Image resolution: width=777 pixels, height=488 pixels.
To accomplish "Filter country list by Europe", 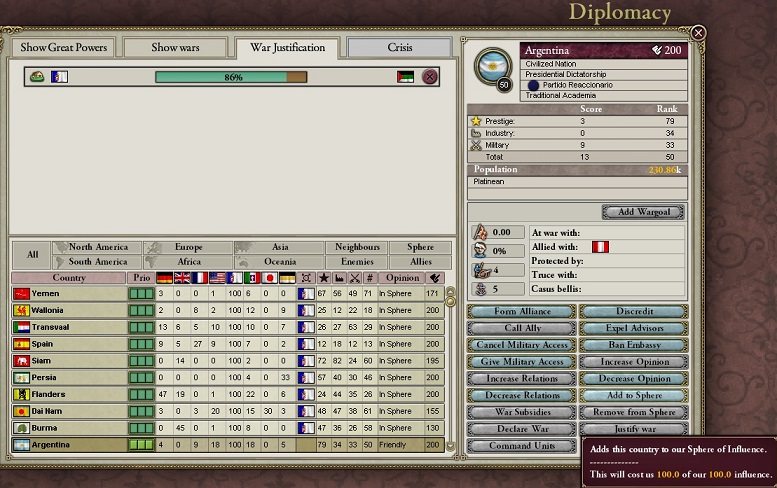I will (x=188, y=247).
